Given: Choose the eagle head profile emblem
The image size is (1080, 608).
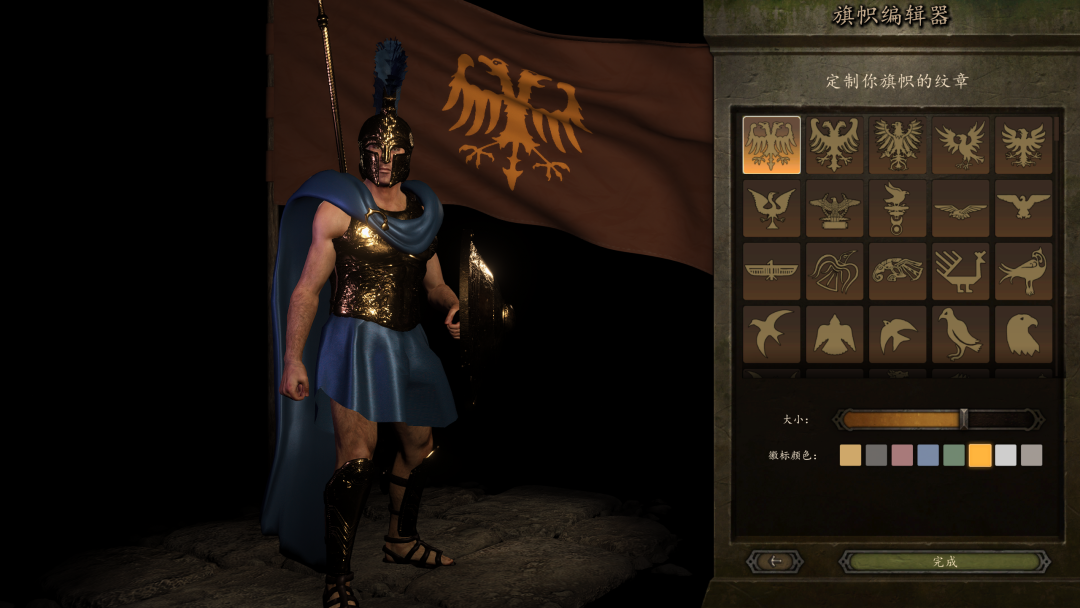Looking at the screenshot, I should pos(1023,333).
